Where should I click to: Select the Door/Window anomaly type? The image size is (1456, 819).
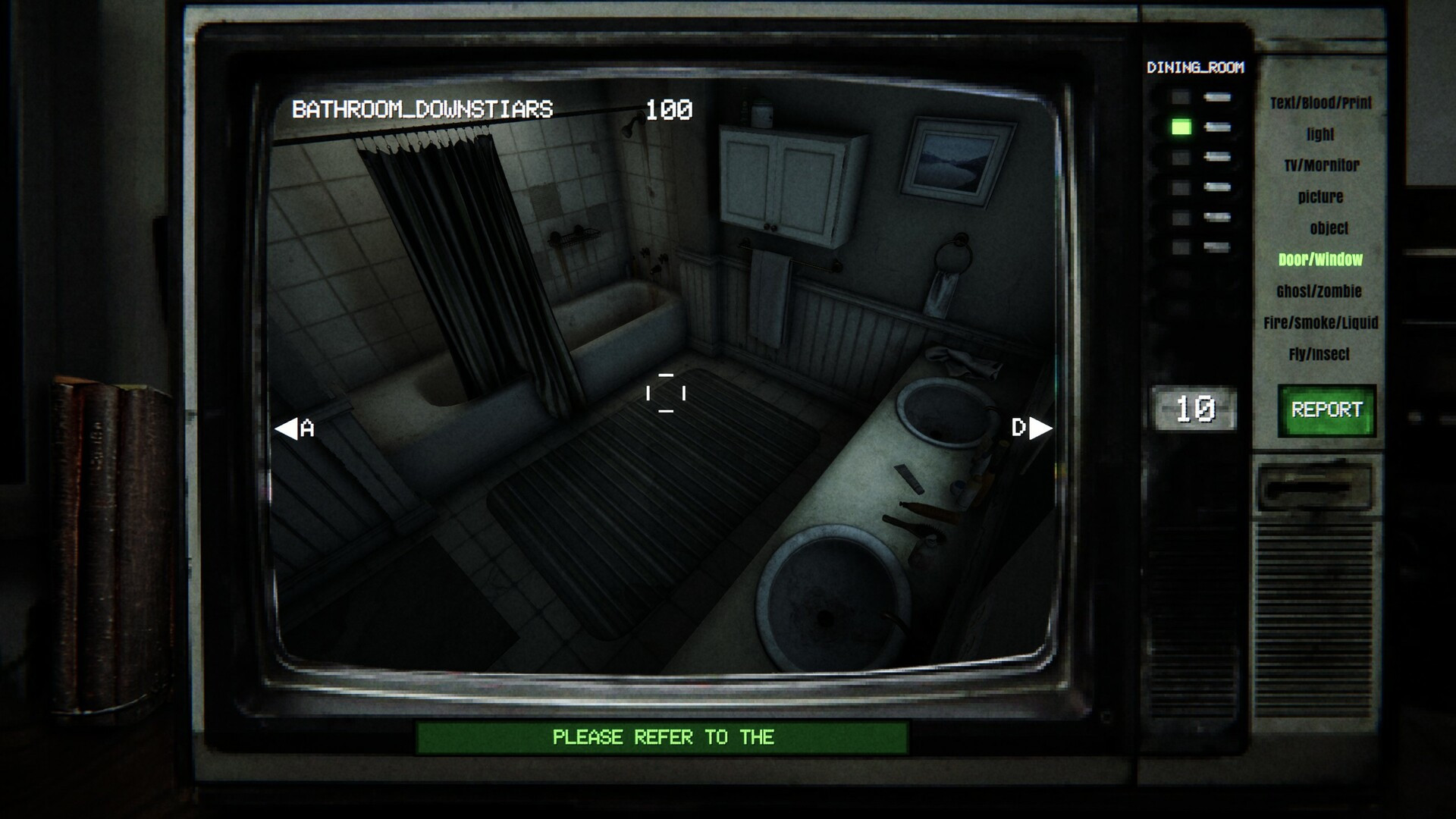1320,260
